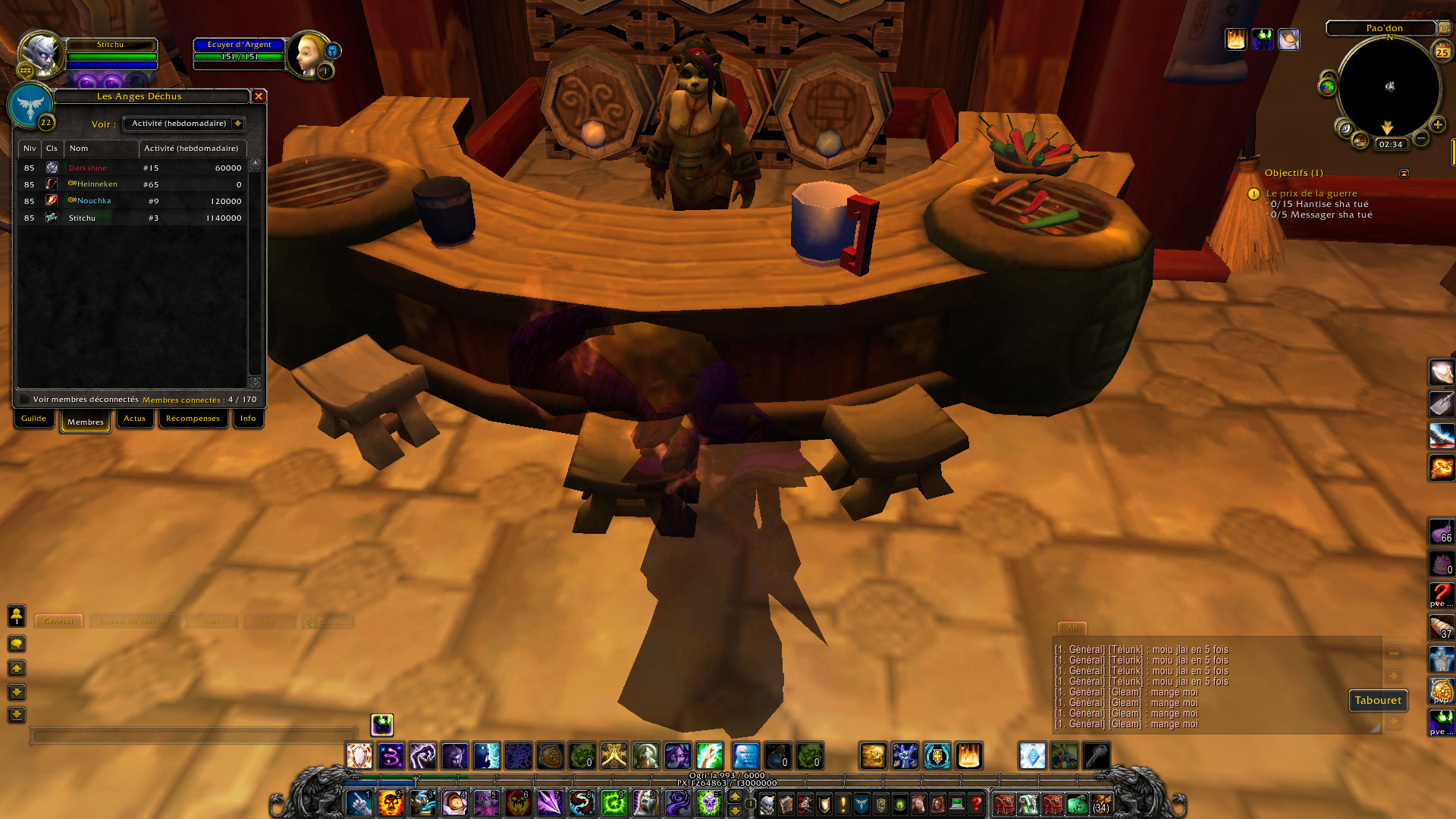1456x819 pixels.
Task: Click the chat text input box
Action: [x=193, y=735]
